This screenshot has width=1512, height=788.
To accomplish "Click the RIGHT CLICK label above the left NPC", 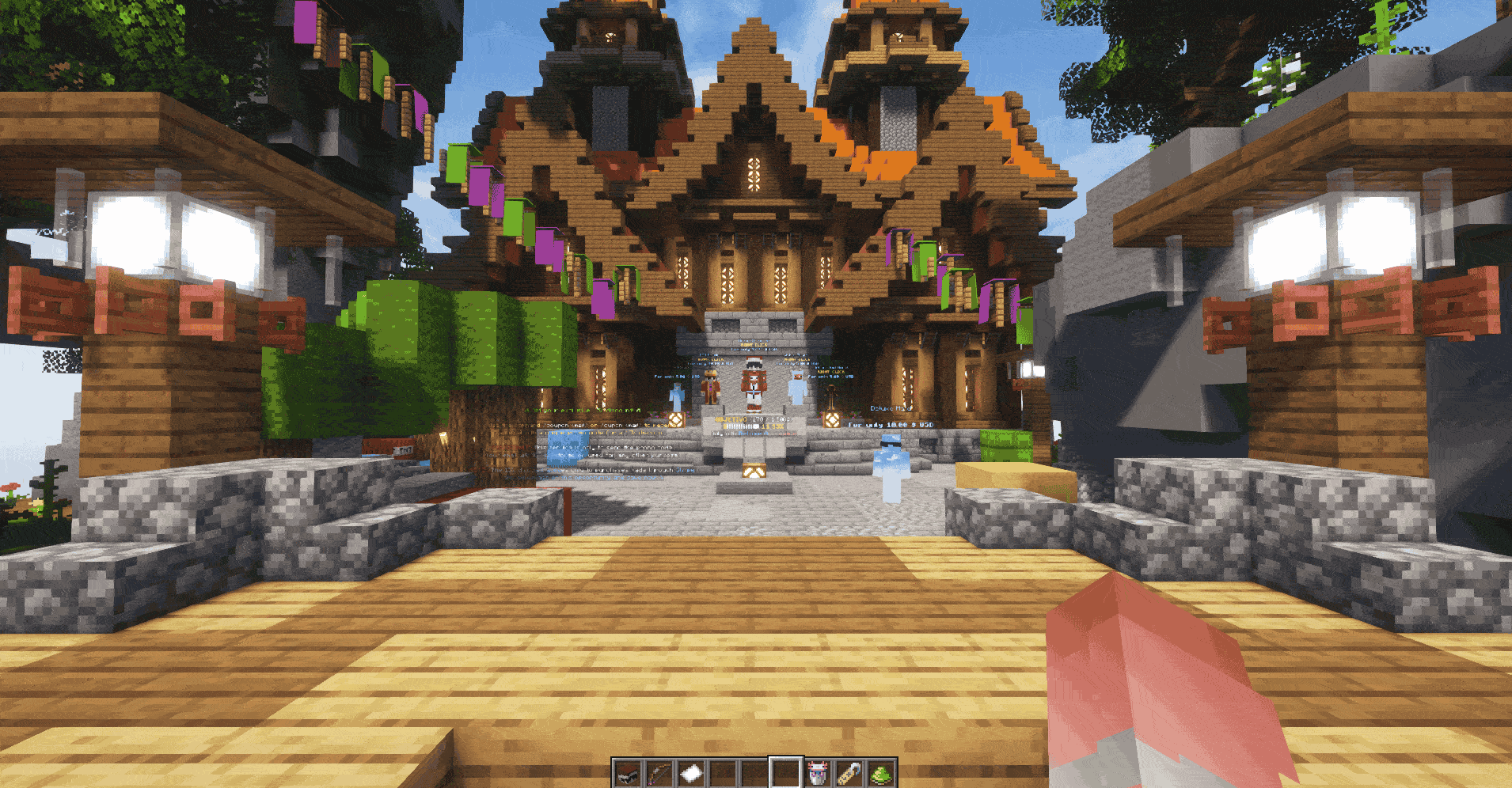I will (x=709, y=361).
